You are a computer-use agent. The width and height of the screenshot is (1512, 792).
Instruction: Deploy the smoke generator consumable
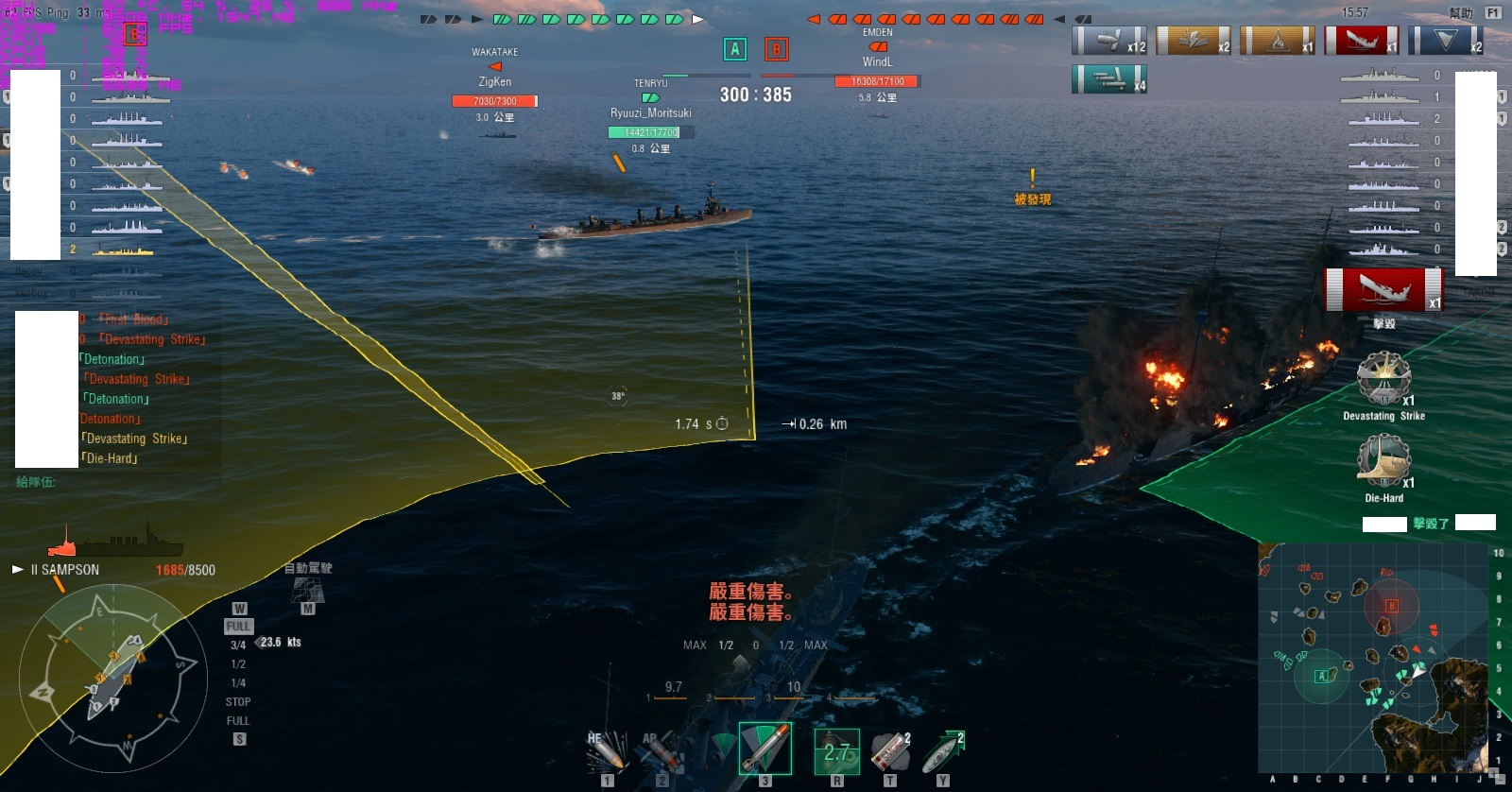[x=889, y=752]
